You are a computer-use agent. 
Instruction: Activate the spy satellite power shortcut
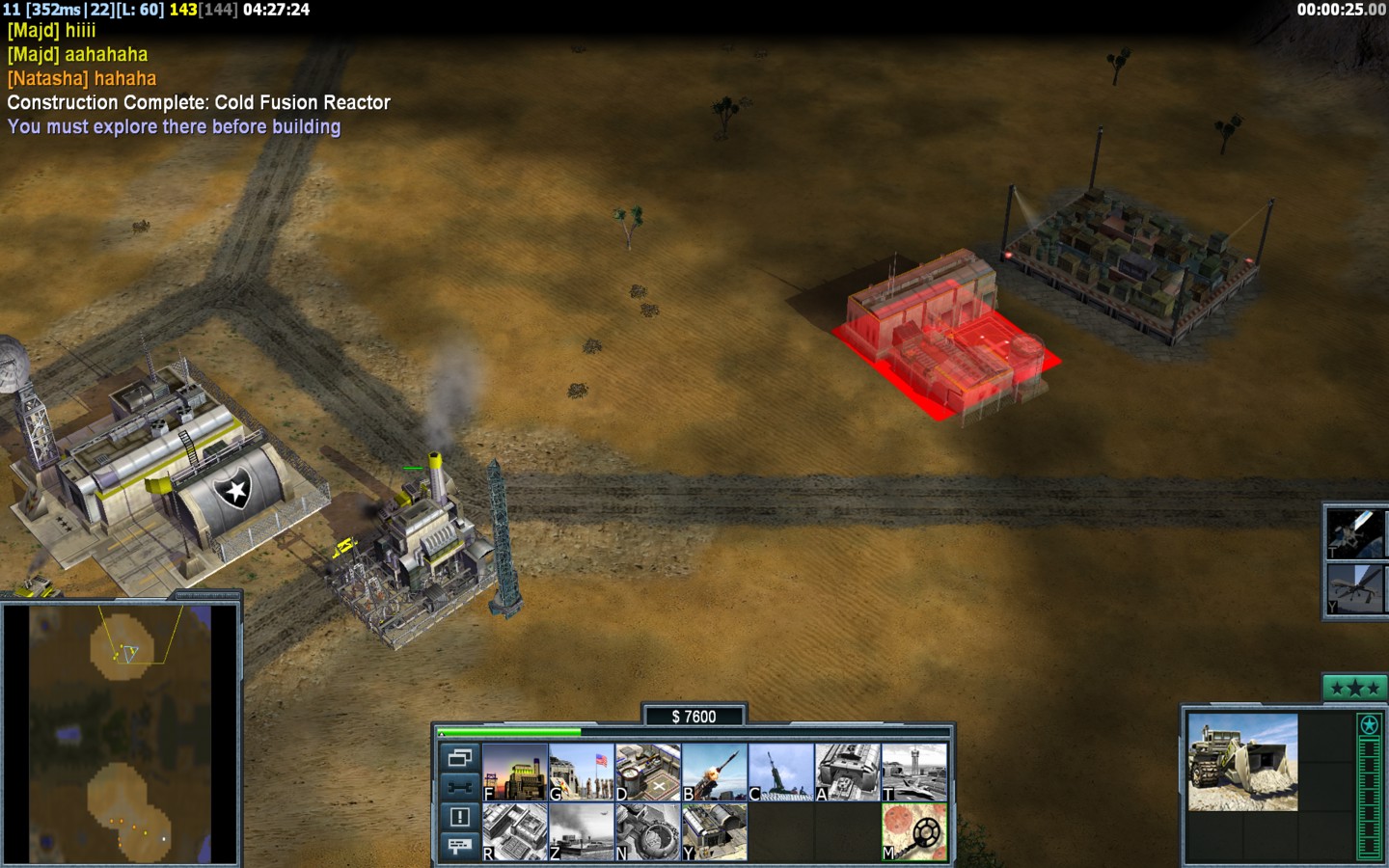(1354, 533)
